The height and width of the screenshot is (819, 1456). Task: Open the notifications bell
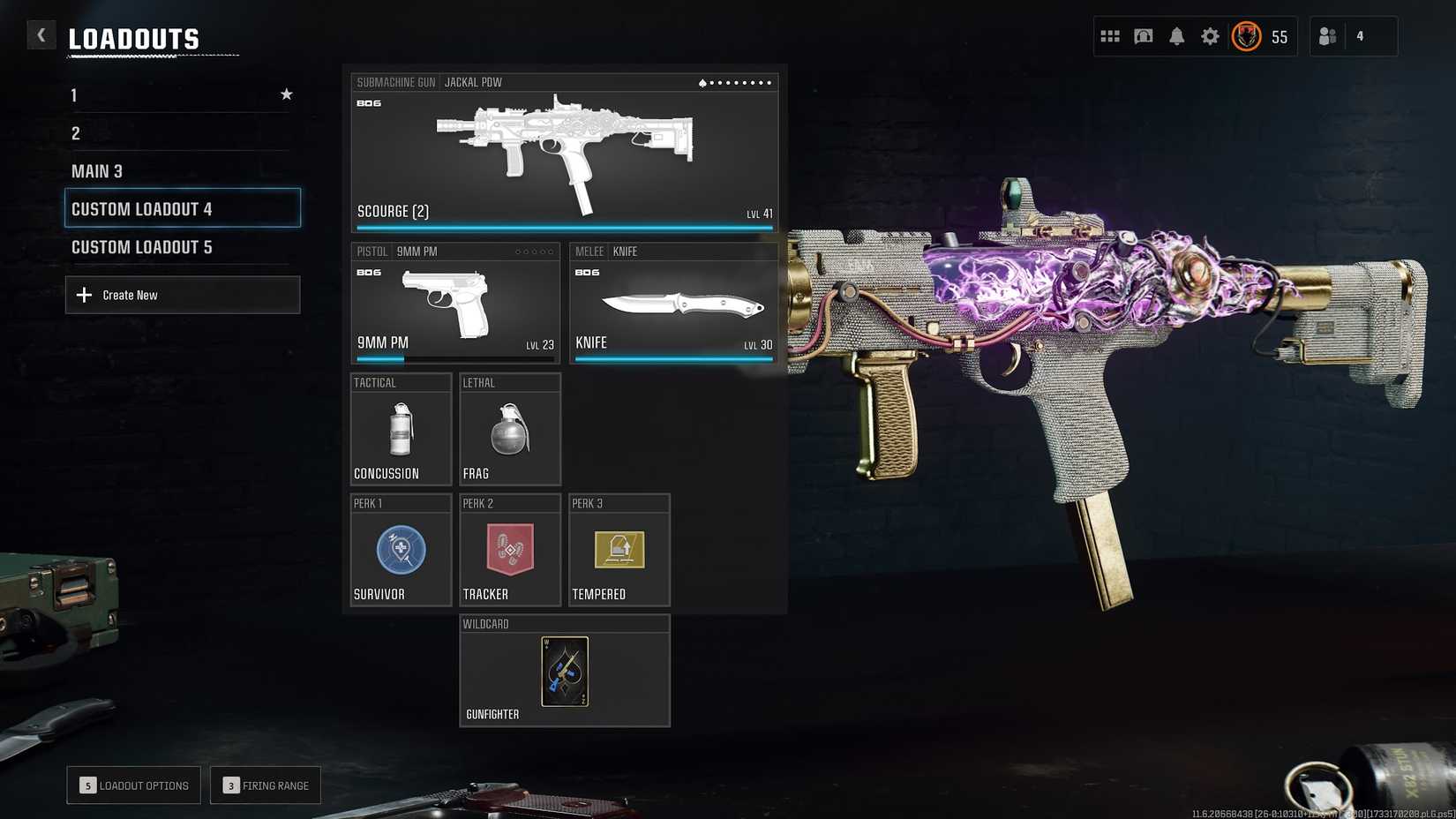[1177, 36]
